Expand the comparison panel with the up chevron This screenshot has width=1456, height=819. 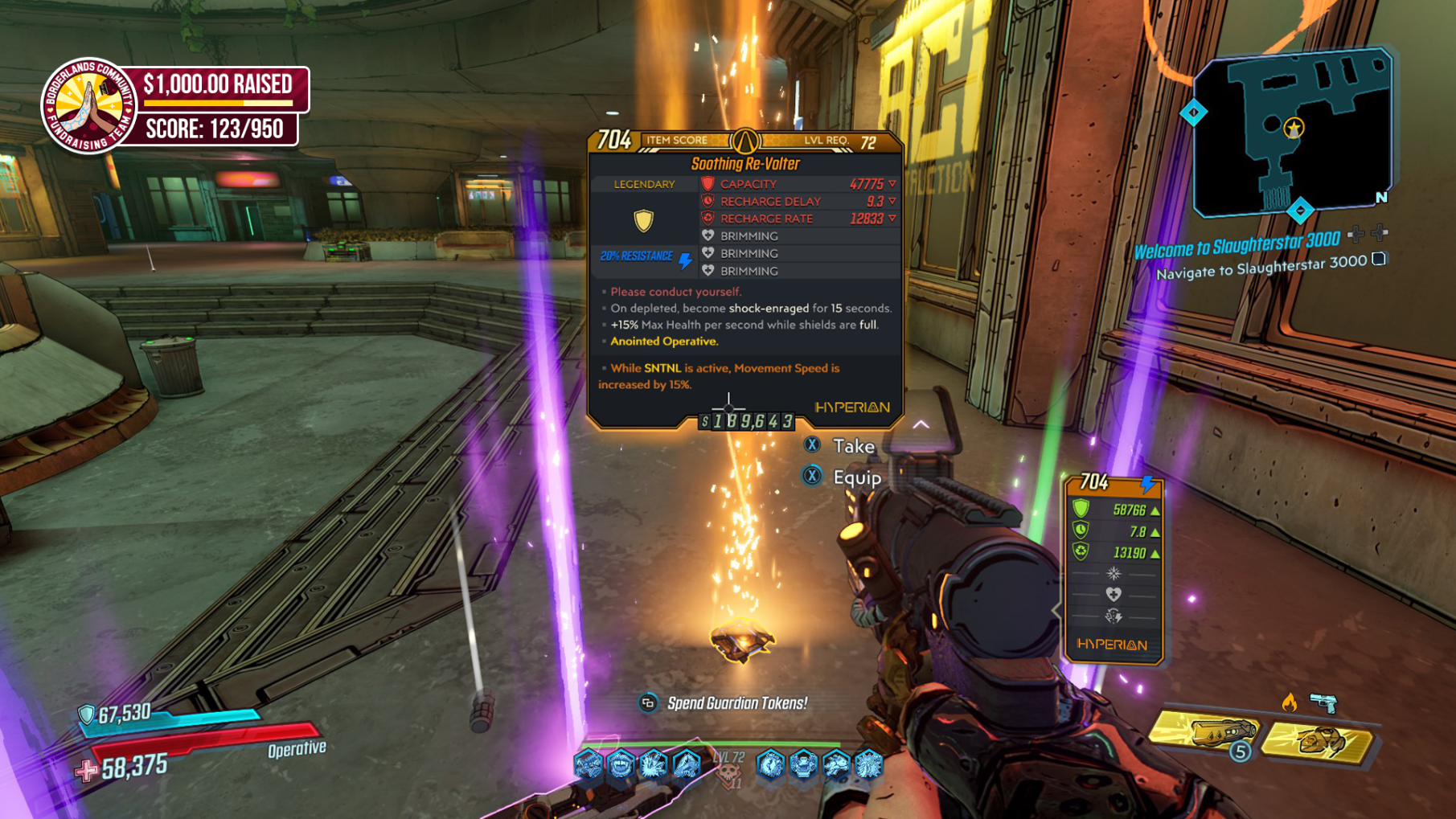click(x=921, y=424)
